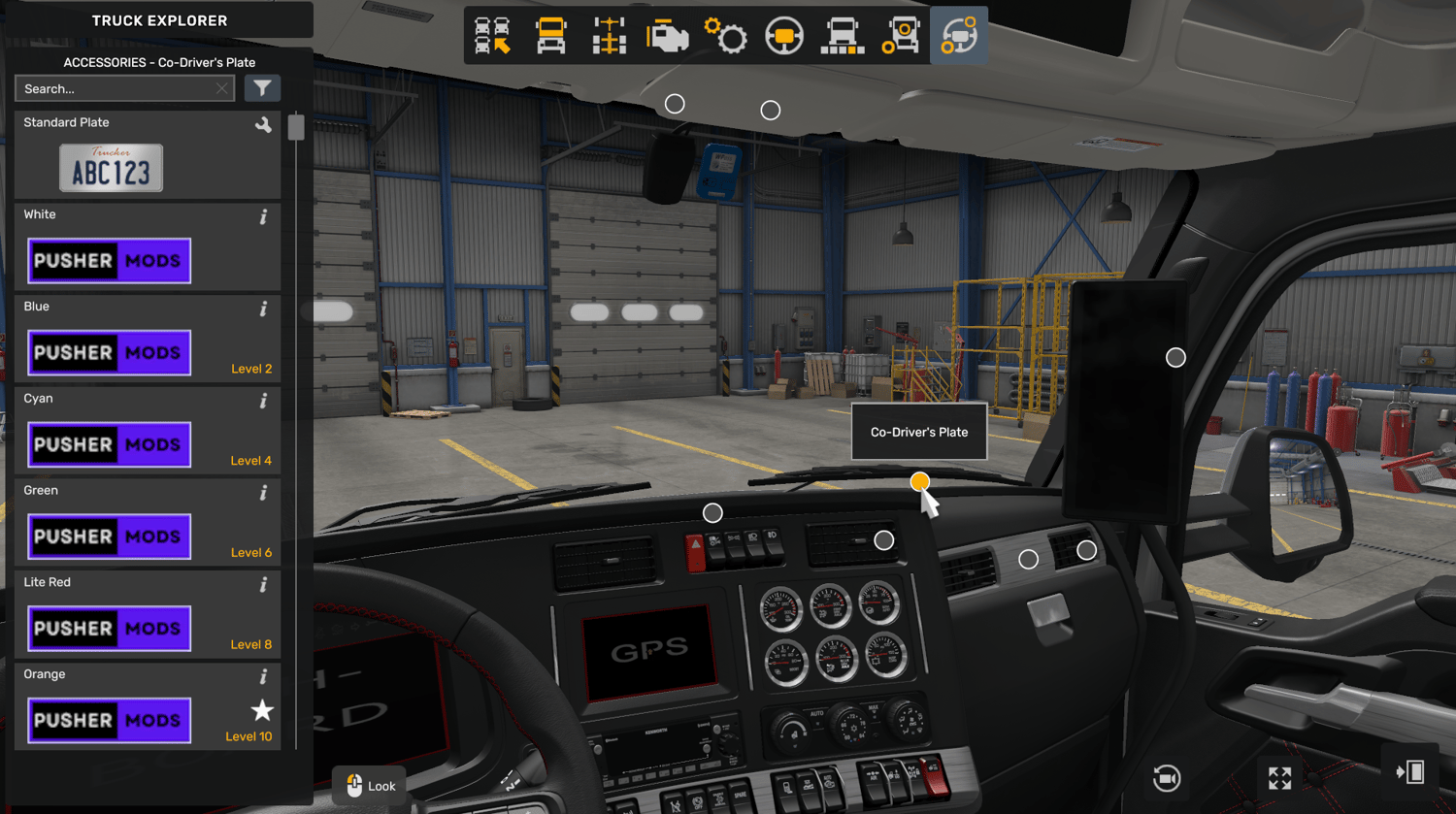Open the engine category
This screenshot has width=1456, height=814.
668,36
